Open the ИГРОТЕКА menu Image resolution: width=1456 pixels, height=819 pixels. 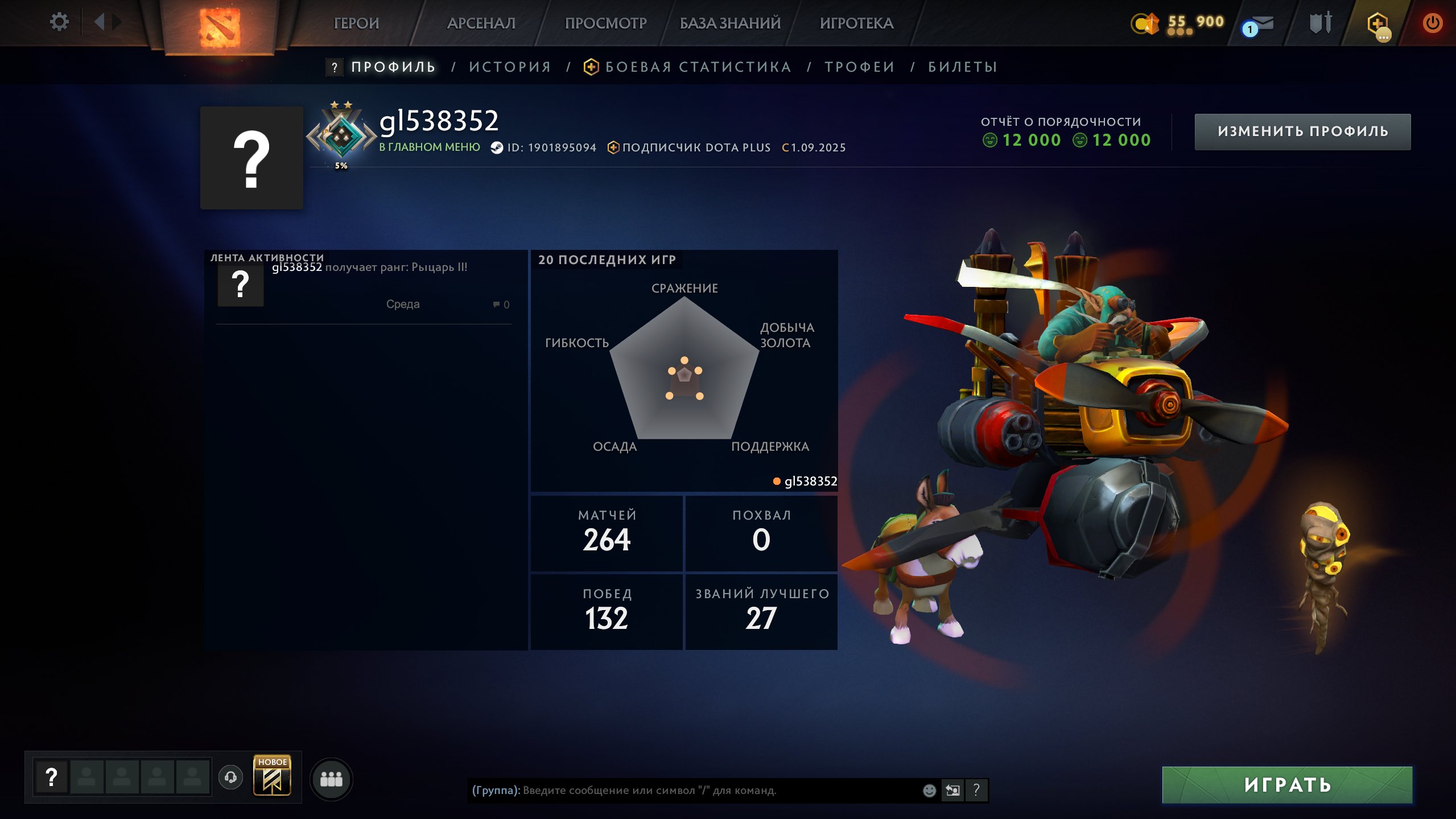856,23
